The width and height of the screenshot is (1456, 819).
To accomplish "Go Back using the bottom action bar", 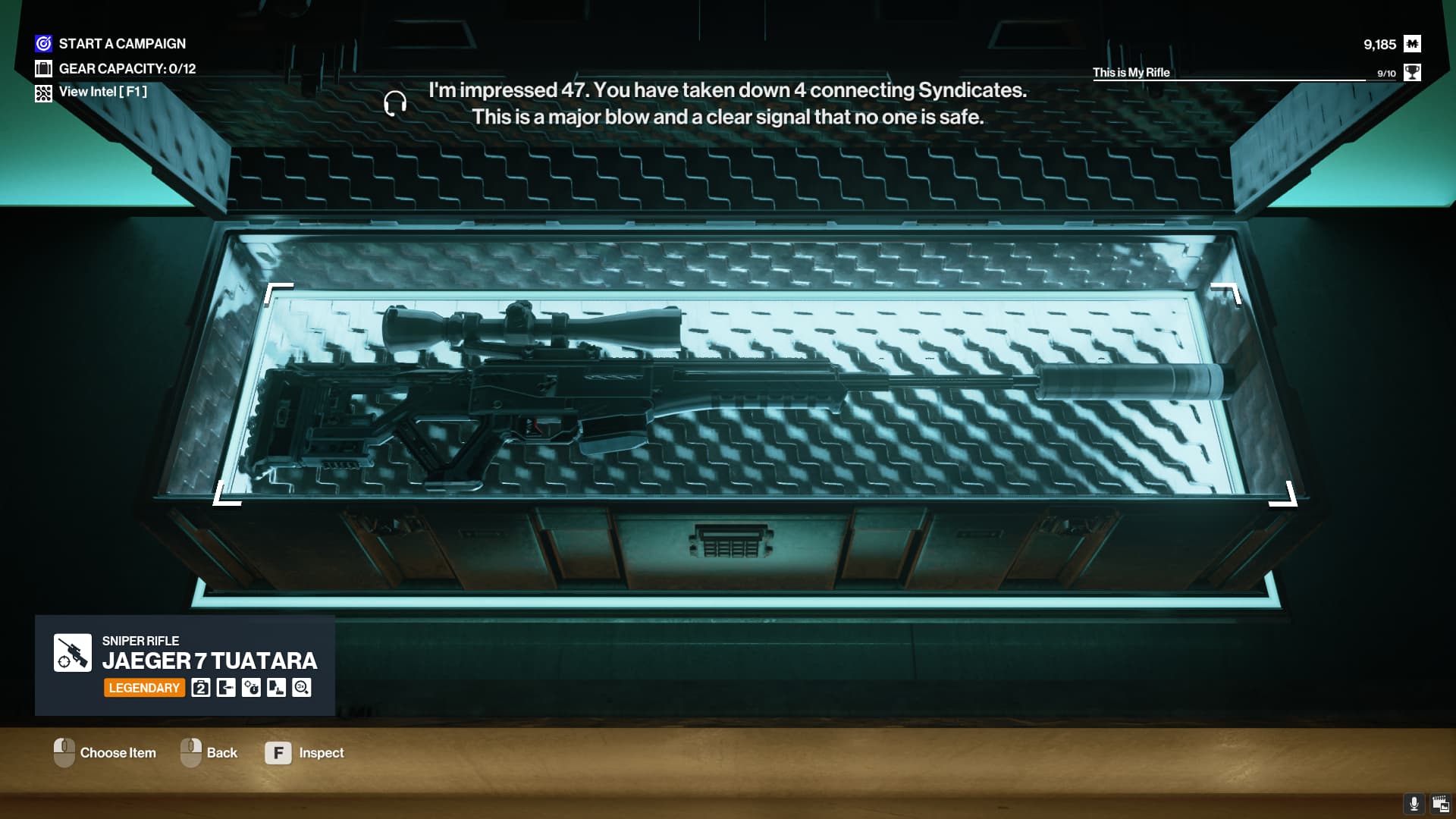I will point(209,753).
